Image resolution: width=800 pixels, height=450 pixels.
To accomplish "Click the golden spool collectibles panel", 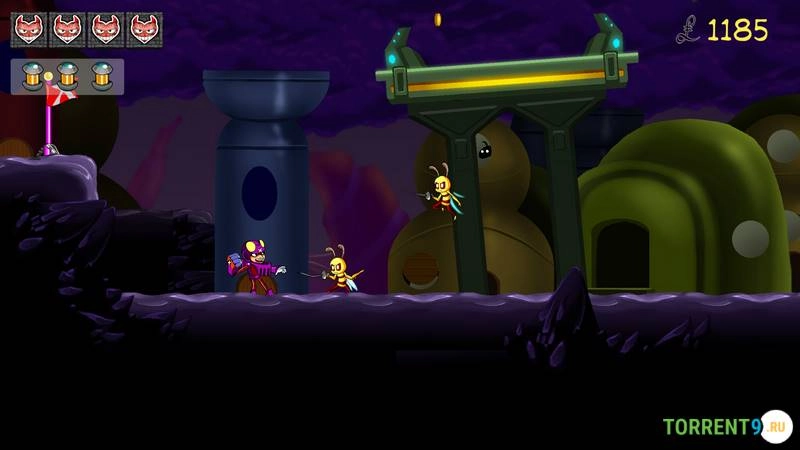I will (67, 76).
